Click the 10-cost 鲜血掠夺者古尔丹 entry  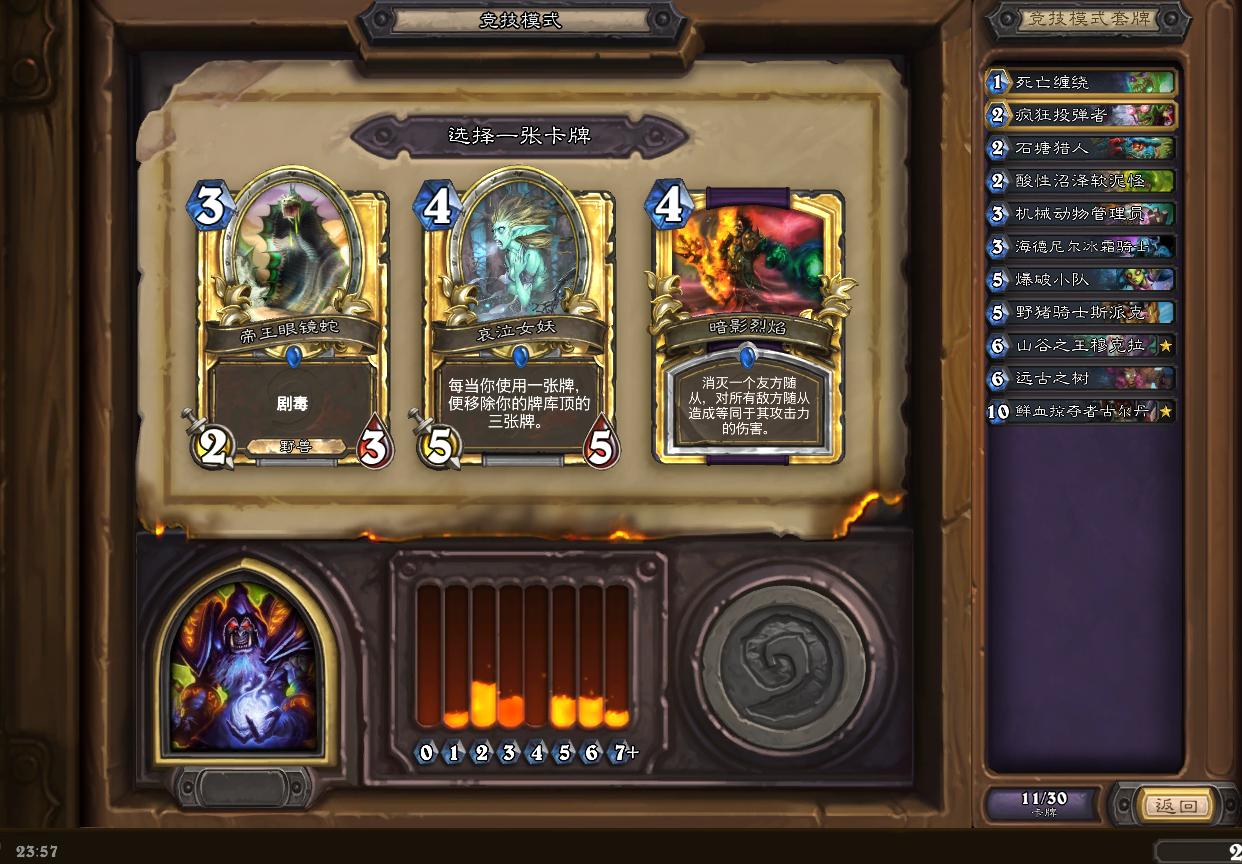point(1080,411)
